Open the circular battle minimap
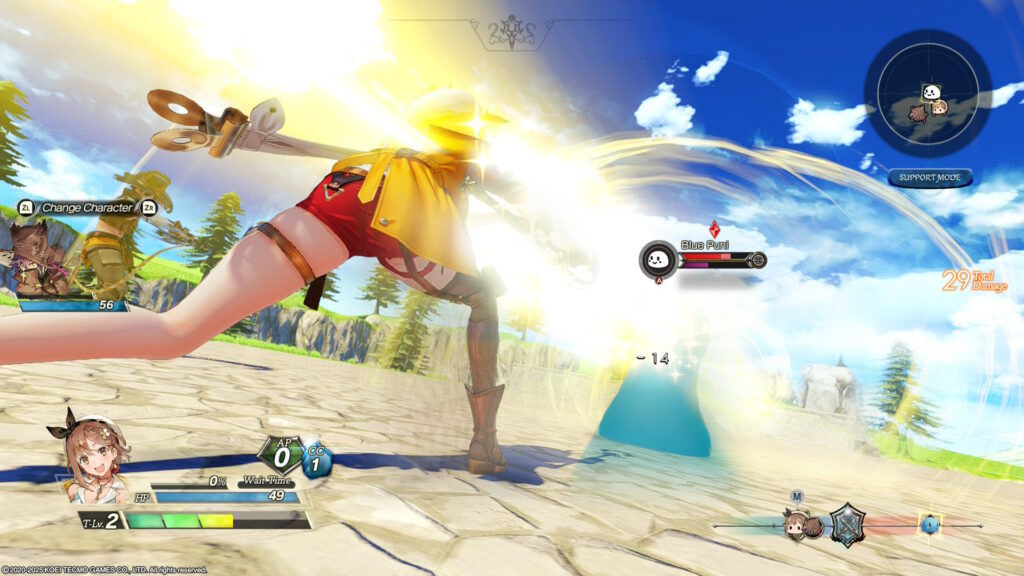Screen dimensions: 1024x576 [927, 93]
